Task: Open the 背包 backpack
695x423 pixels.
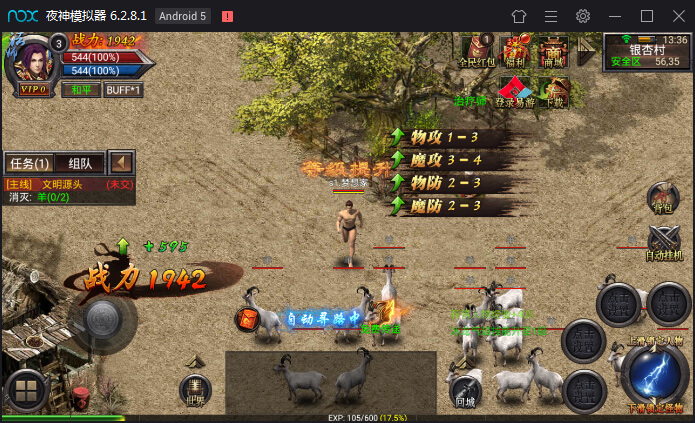Action: [x=661, y=198]
